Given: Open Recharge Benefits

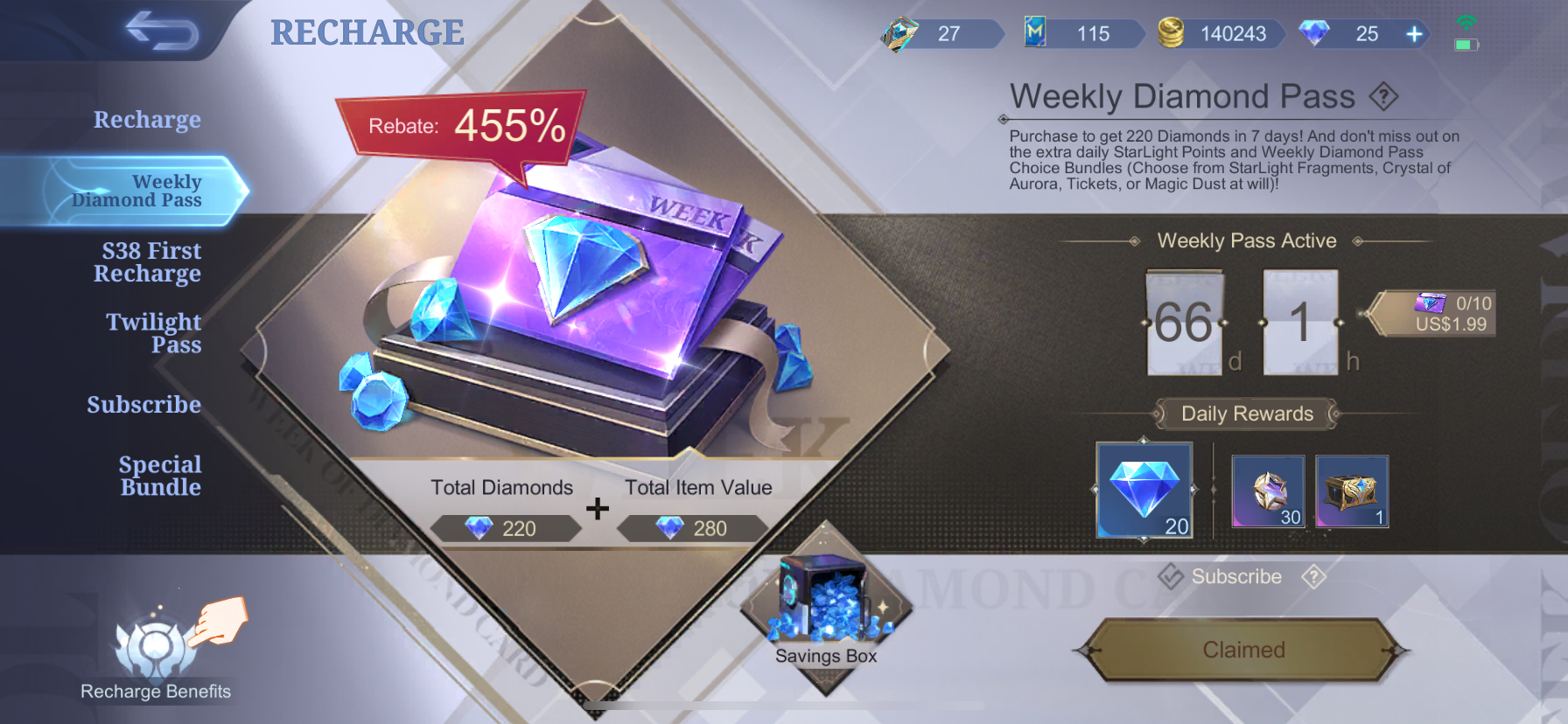Looking at the screenshot, I should [x=155, y=651].
